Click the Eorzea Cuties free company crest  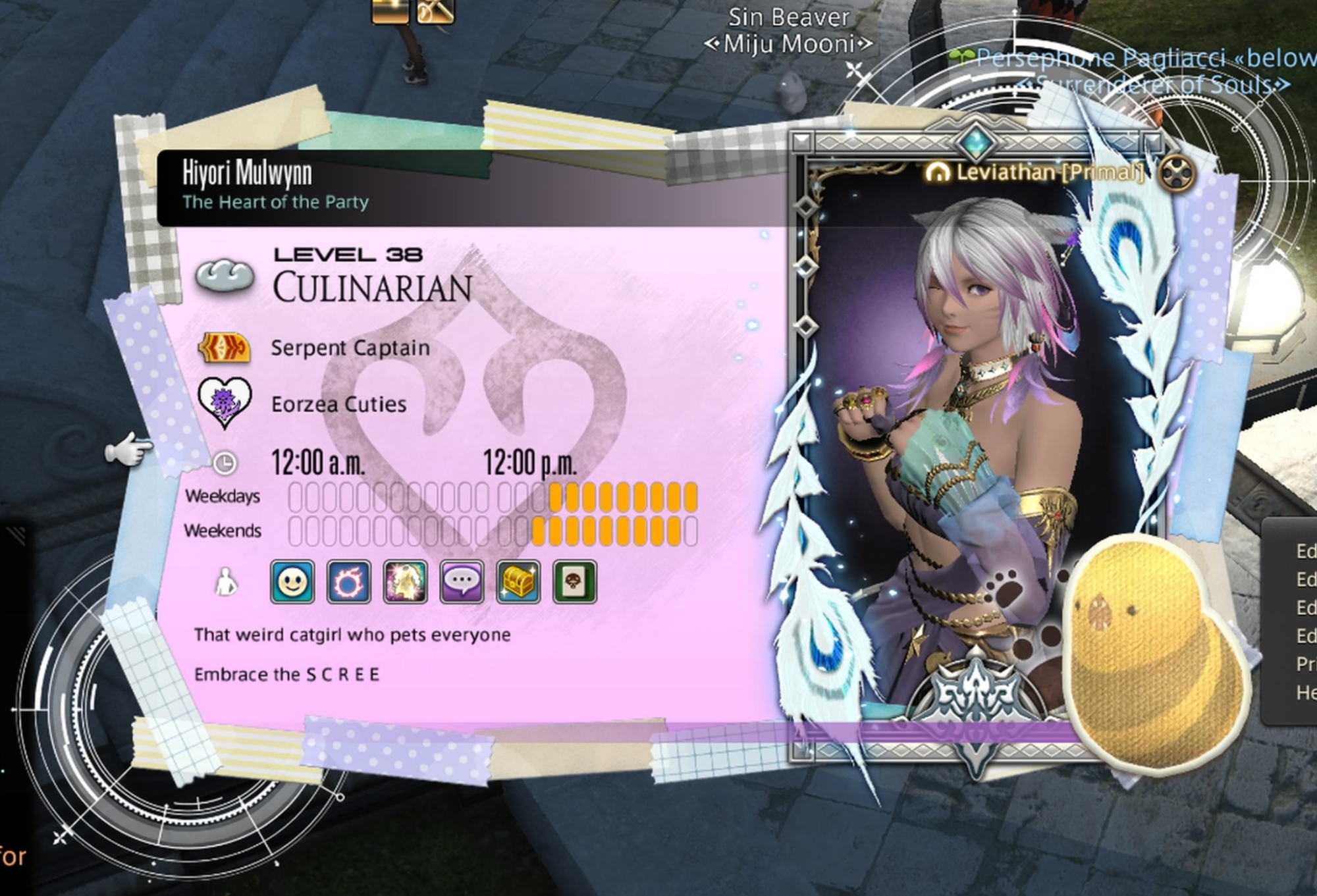(225, 402)
